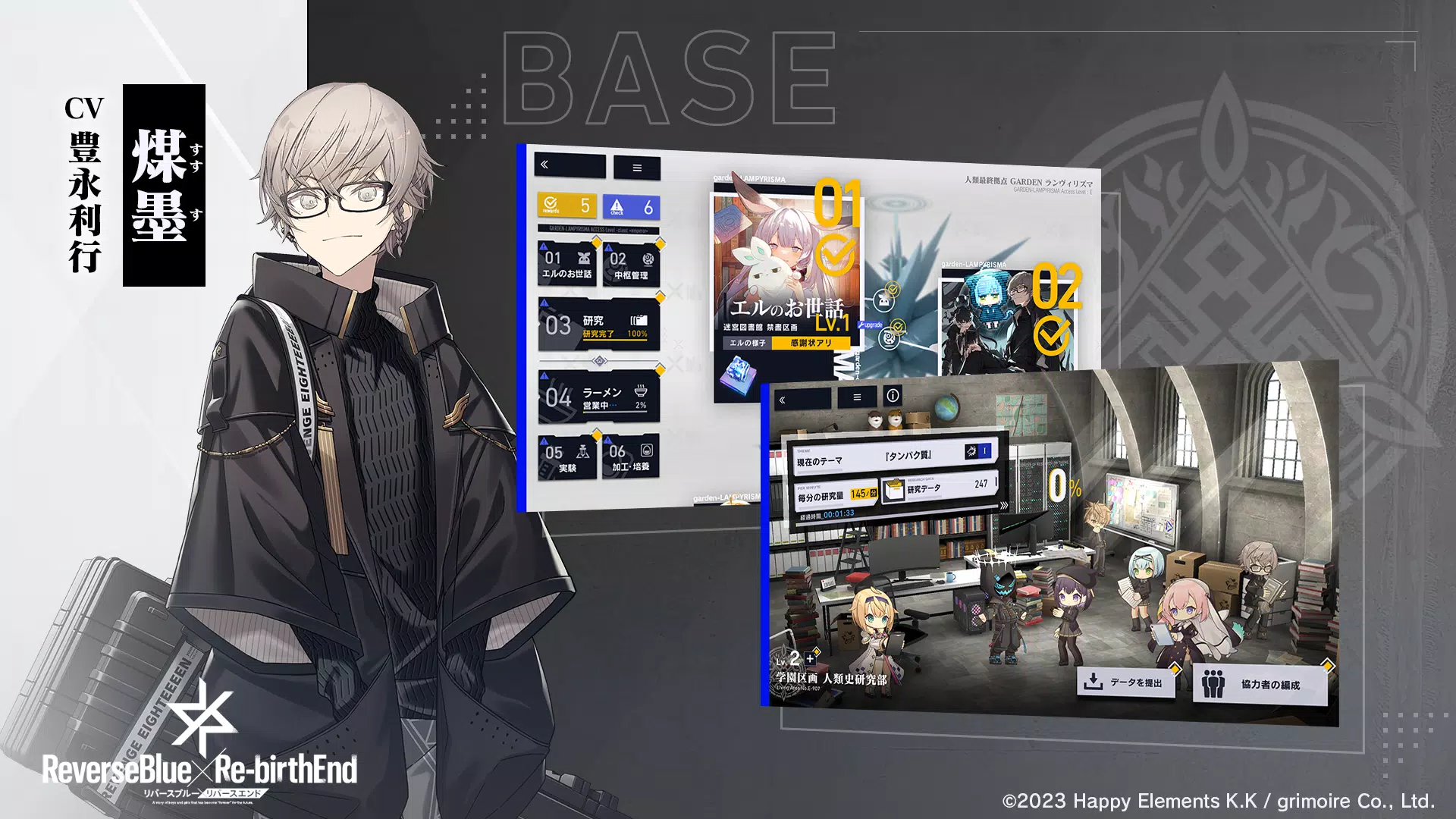Image resolution: width=1456 pixels, height=819 pixels.
Task: Submit data with データを提出
Action: point(1126,682)
